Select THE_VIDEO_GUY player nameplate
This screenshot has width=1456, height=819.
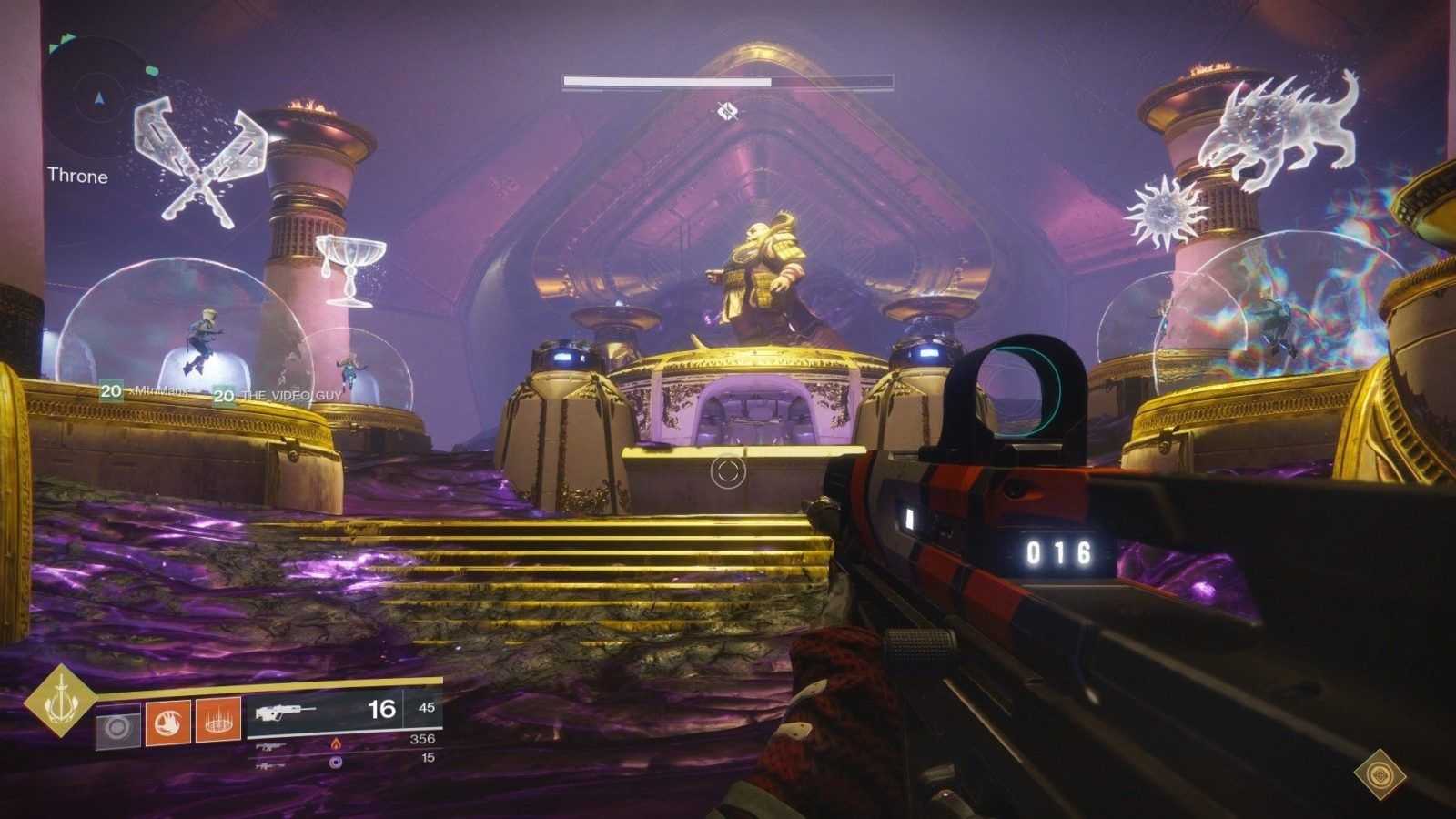(x=278, y=395)
